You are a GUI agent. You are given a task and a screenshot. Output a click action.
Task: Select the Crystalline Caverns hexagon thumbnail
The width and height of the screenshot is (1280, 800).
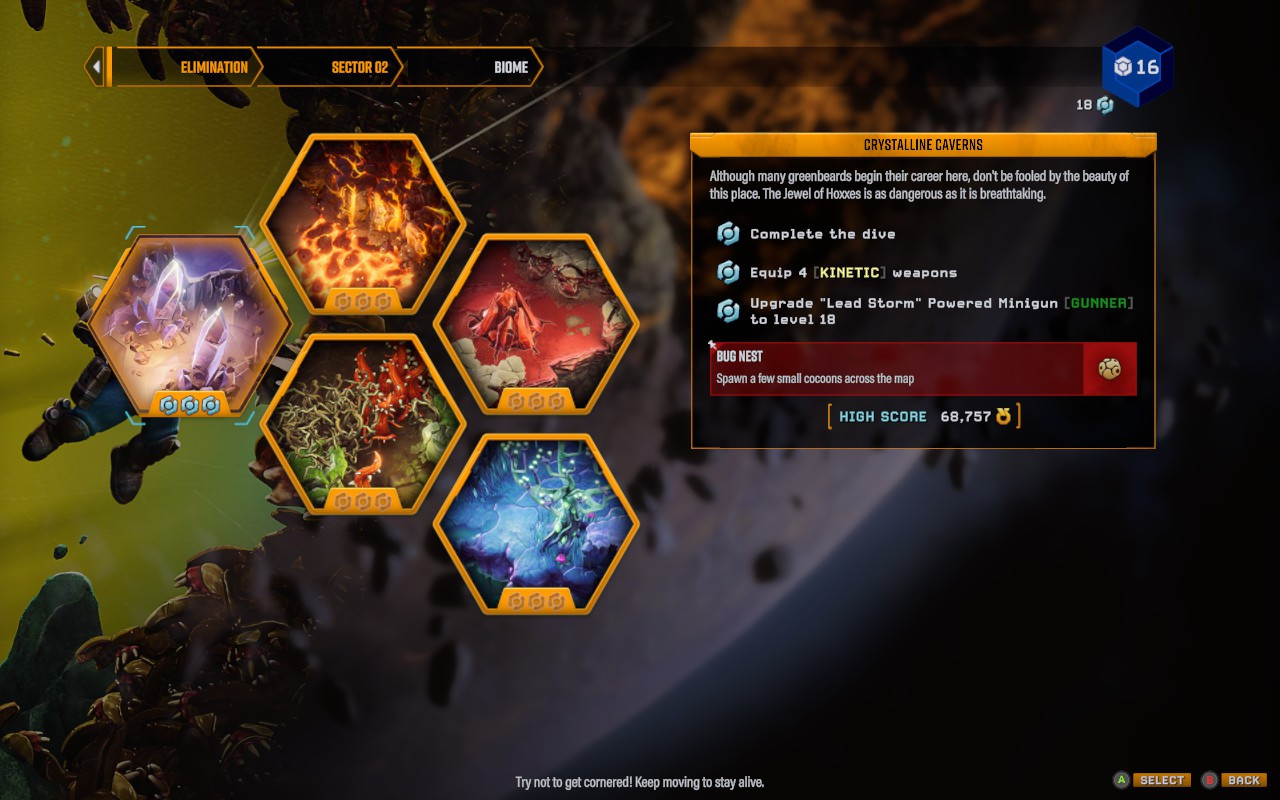190,320
